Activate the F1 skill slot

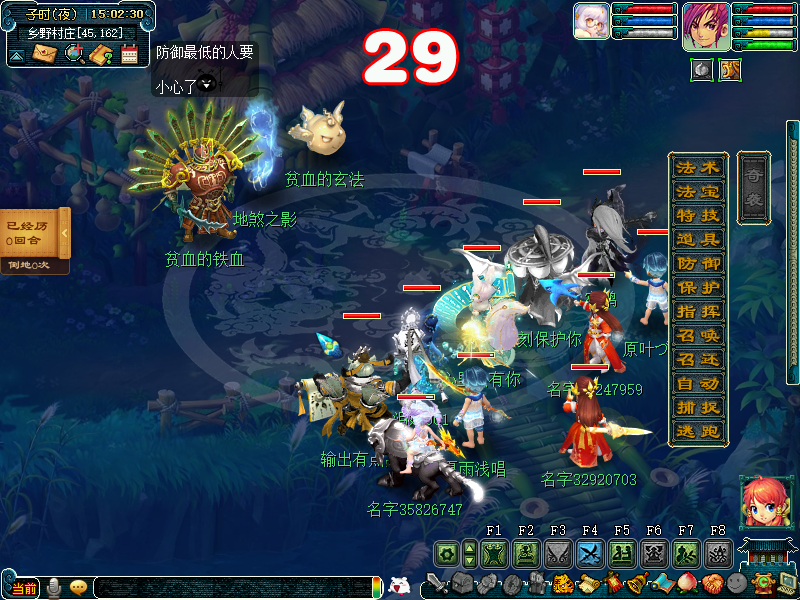click(493, 553)
